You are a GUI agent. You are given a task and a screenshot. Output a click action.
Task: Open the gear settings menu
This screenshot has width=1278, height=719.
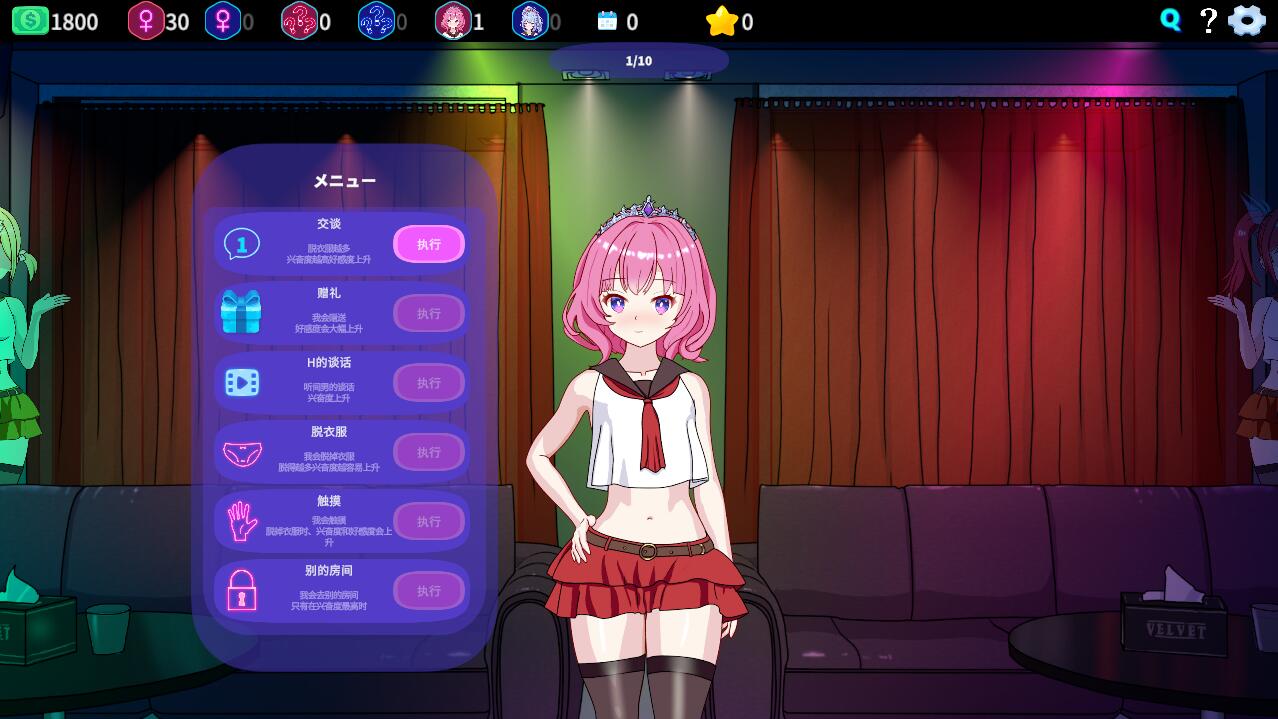[1247, 20]
